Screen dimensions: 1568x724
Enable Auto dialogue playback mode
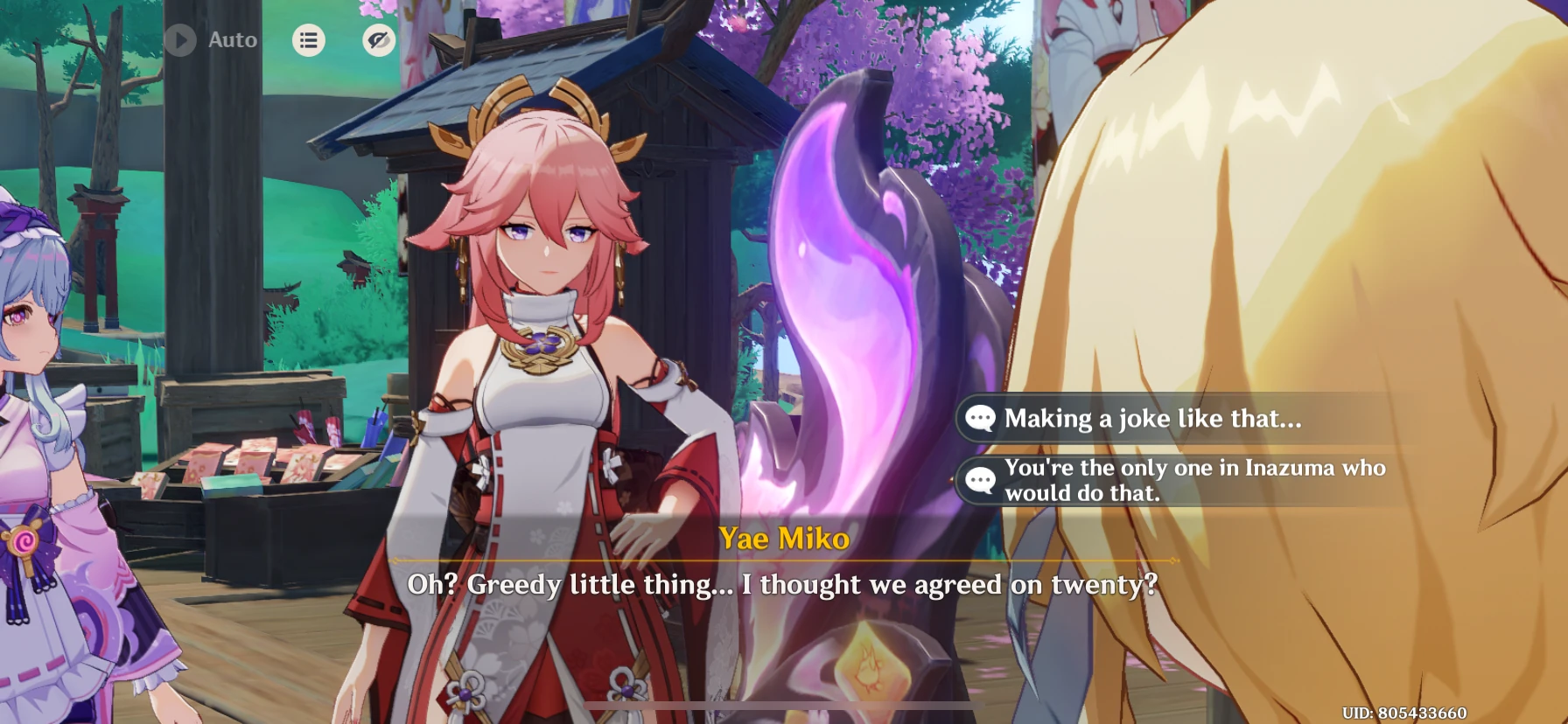[x=210, y=39]
